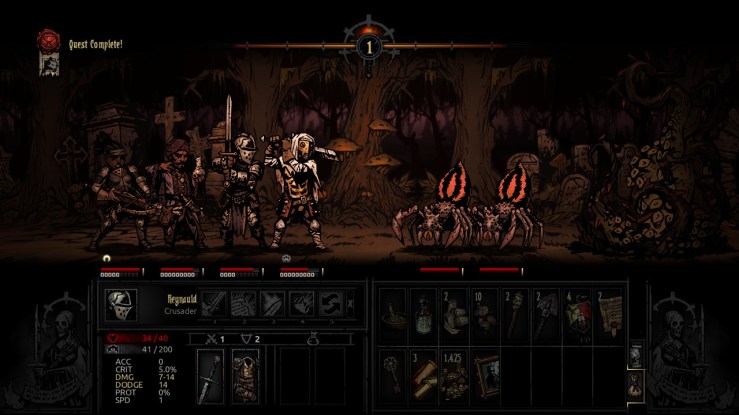Open Reynauld's Crusader portrait
This screenshot has width=739, height=415.
pyautogui.click(x=121, y=305)
